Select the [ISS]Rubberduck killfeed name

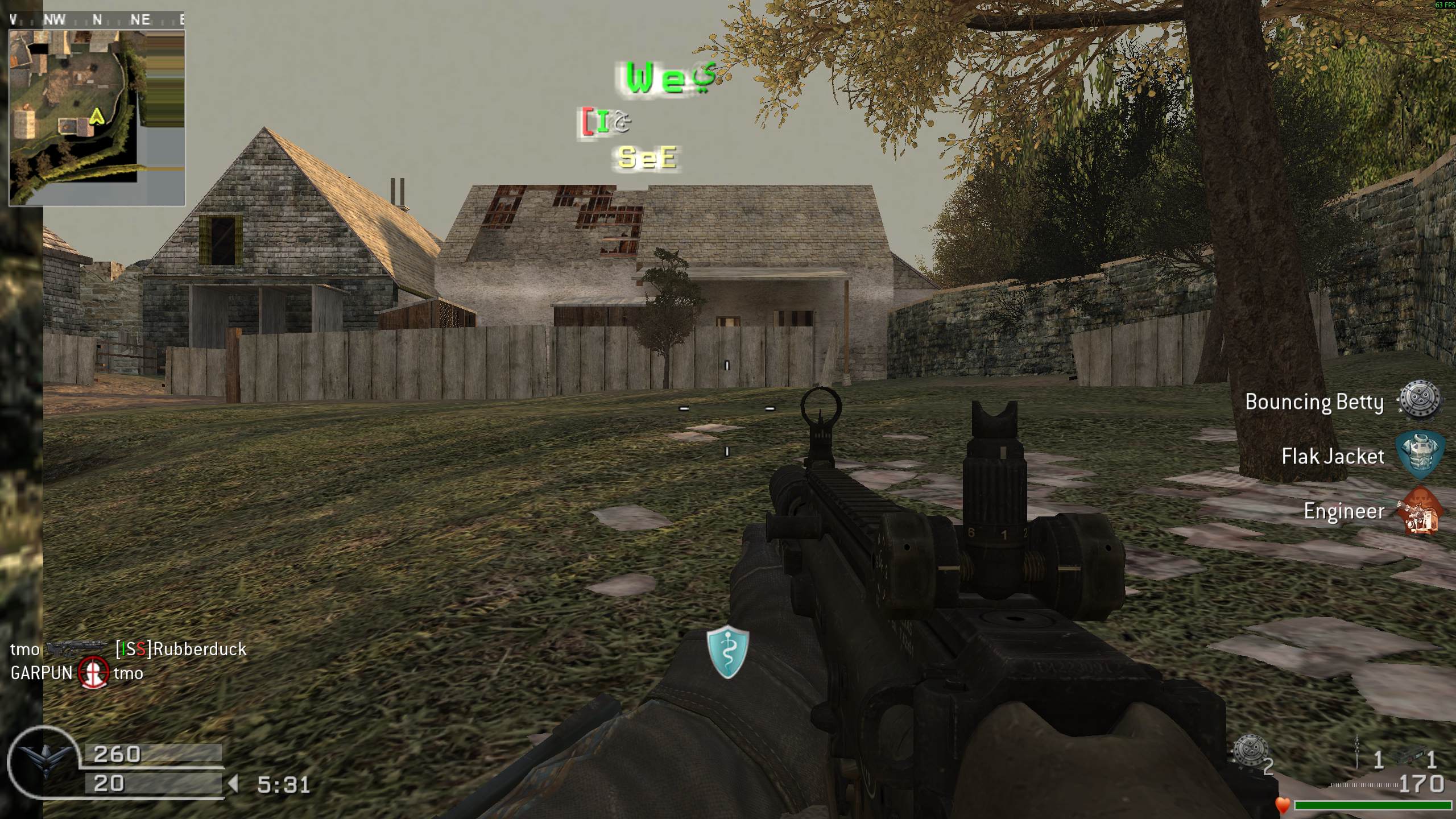tap(181, 649)
